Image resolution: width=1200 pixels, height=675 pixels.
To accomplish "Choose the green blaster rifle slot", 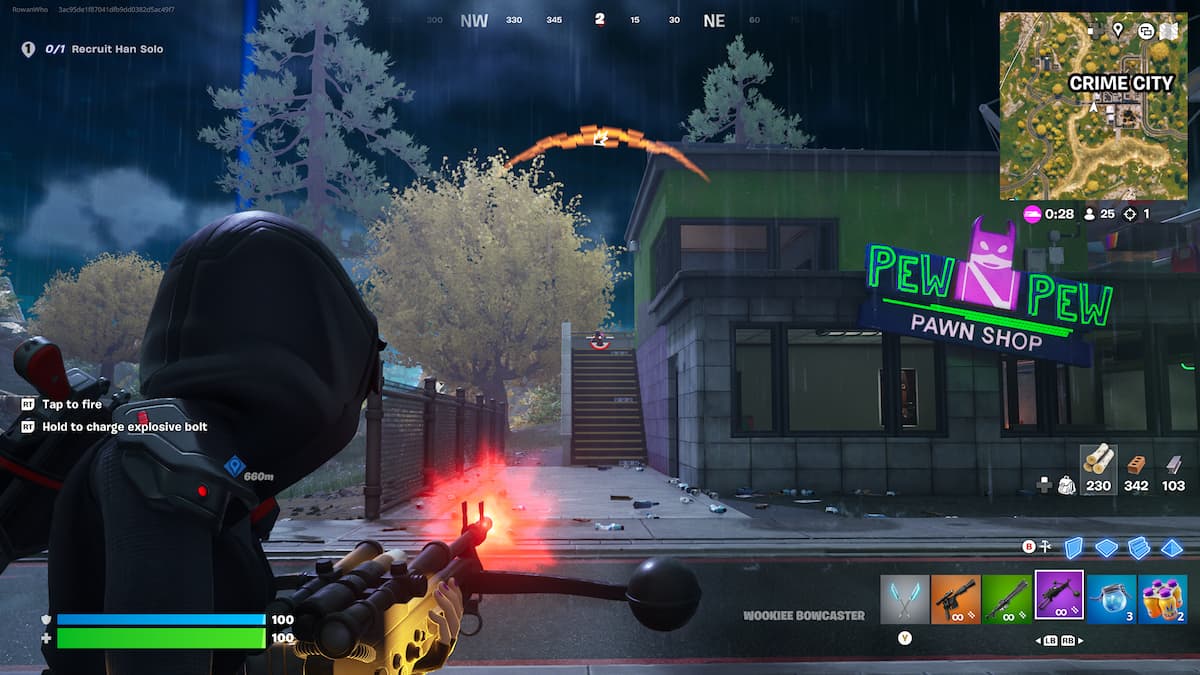I will 1007,598.
